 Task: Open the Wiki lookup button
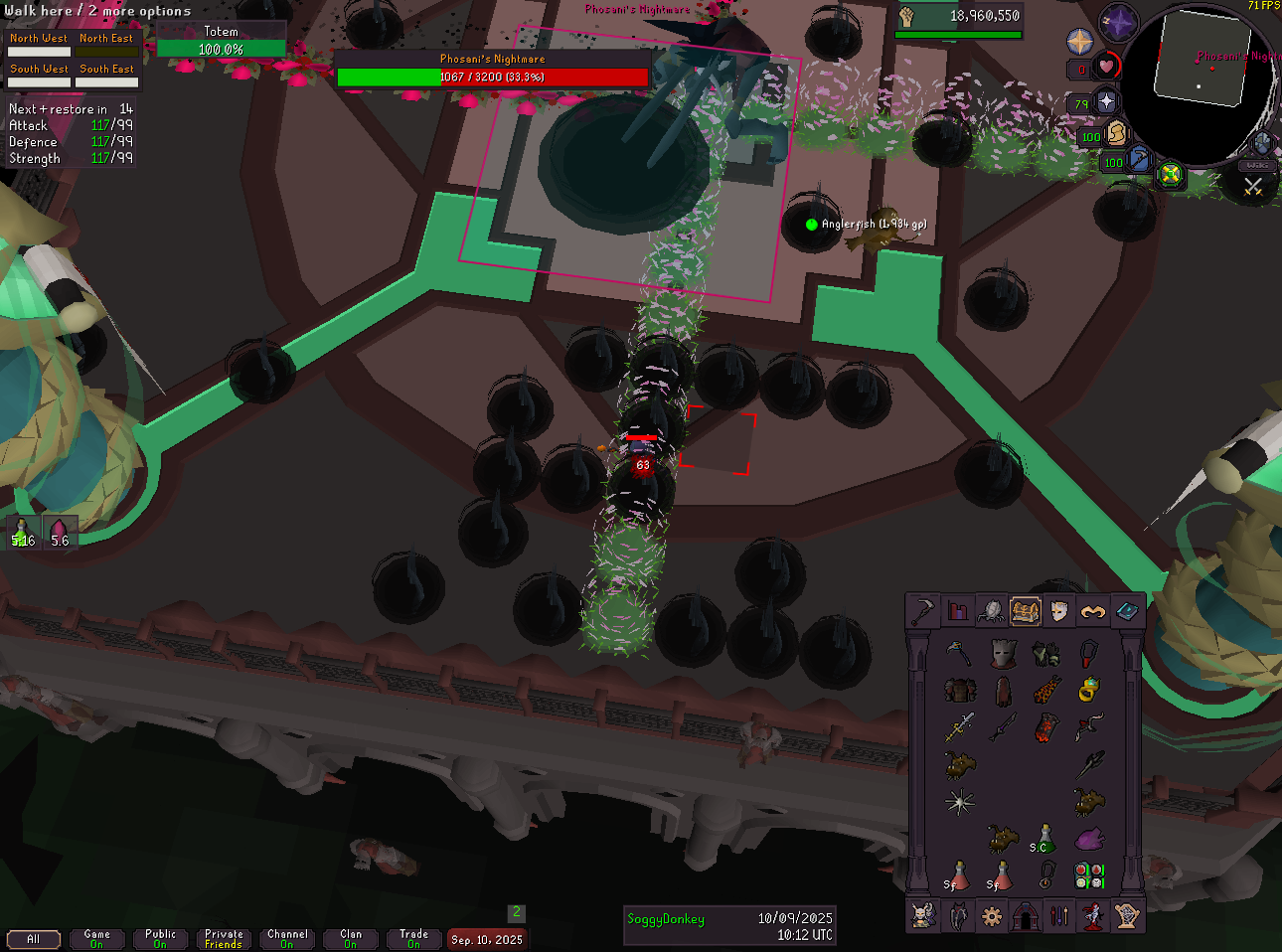coord(1258,165)
